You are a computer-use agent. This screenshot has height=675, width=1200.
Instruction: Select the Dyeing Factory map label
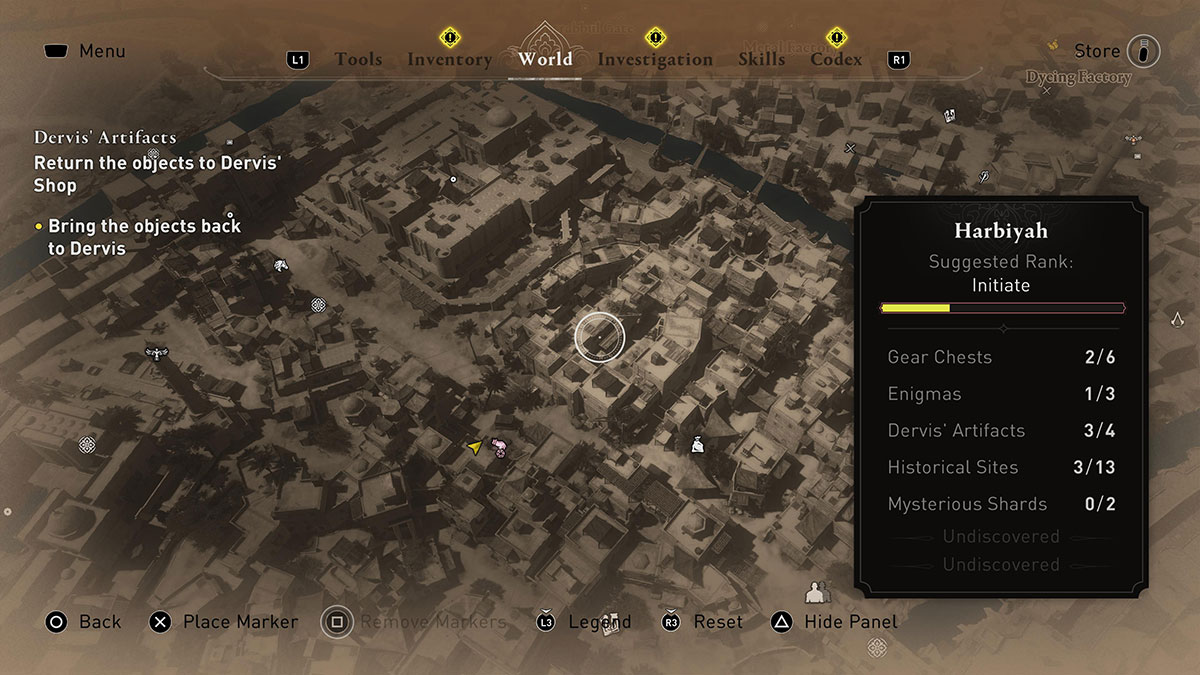point(1078,78)
